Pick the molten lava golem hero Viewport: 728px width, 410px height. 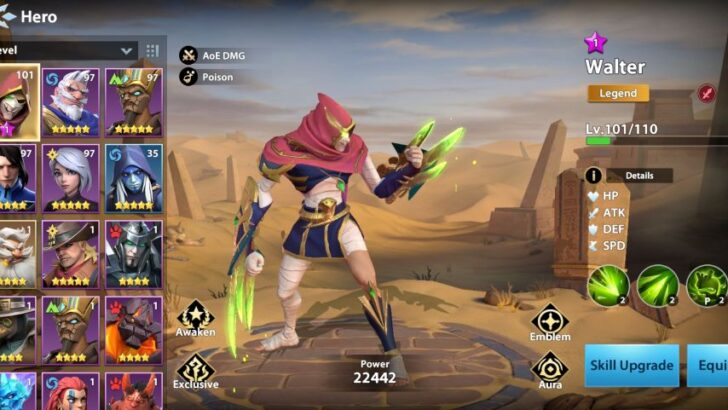pyautogui.click(x=134, y=329)
